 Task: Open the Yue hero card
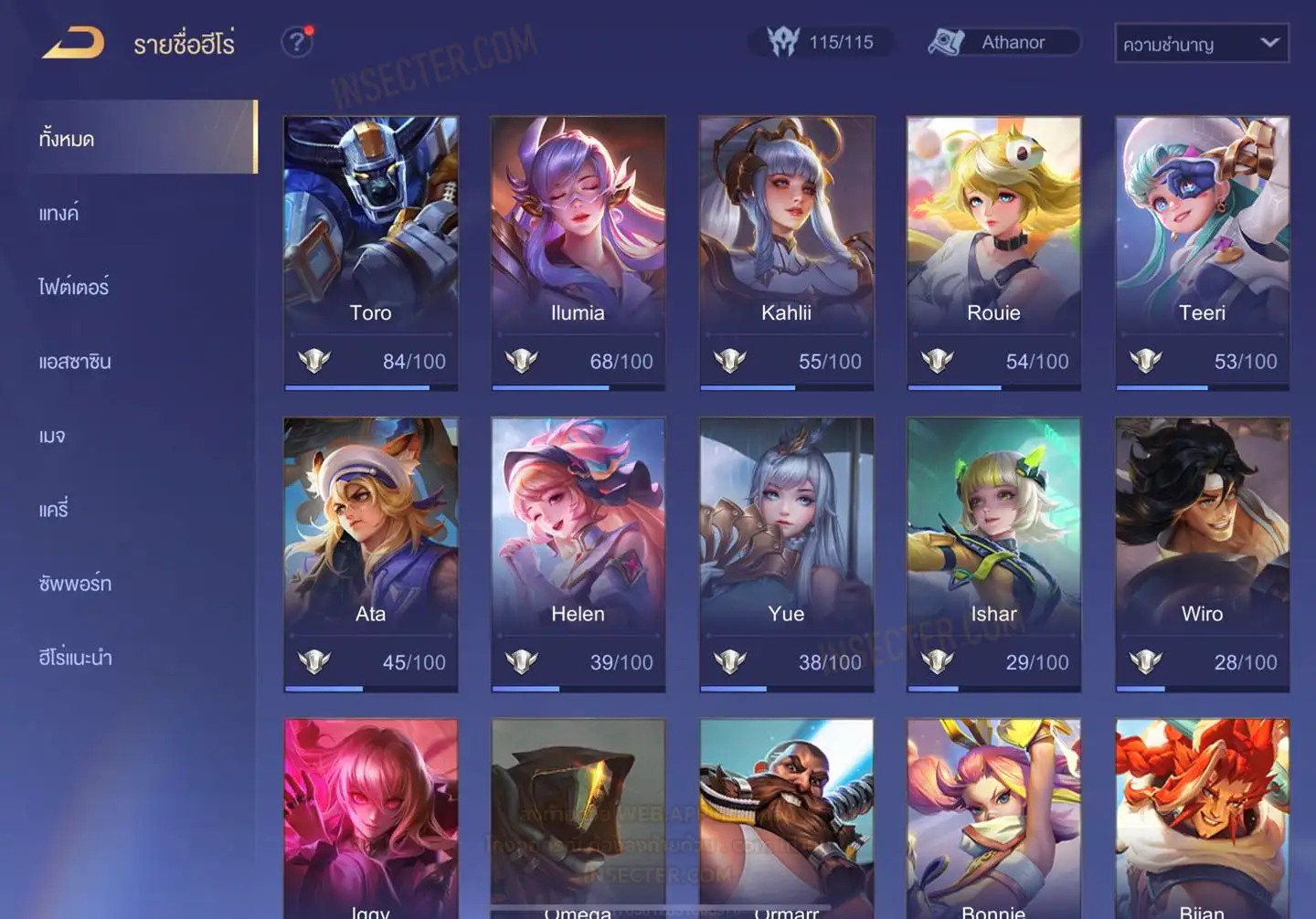[786, 553]
